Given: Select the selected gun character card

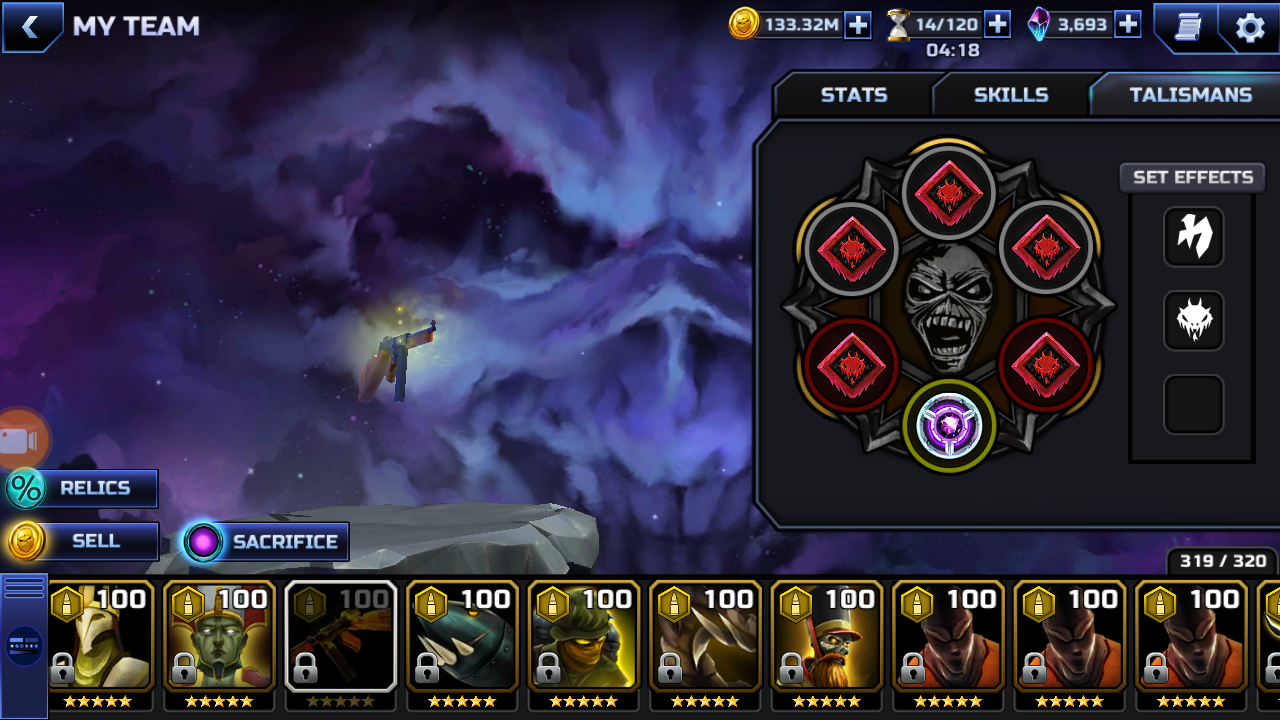Looking at the screenshot, I should pyautogui.click(x=341, y=637).
